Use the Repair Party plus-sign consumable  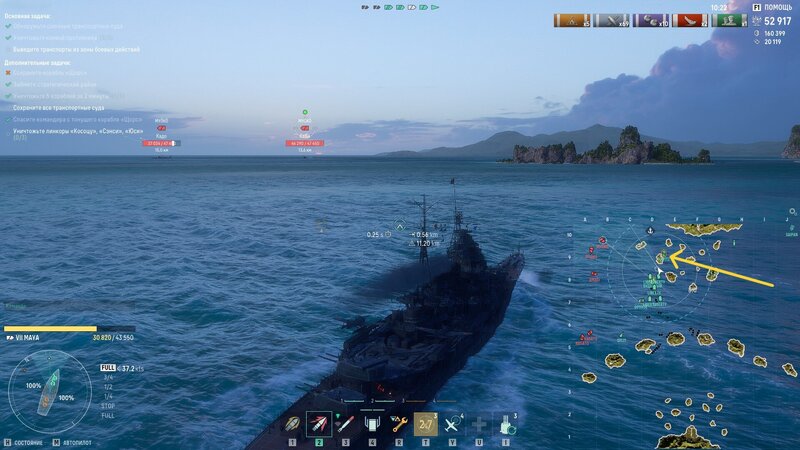480,423
